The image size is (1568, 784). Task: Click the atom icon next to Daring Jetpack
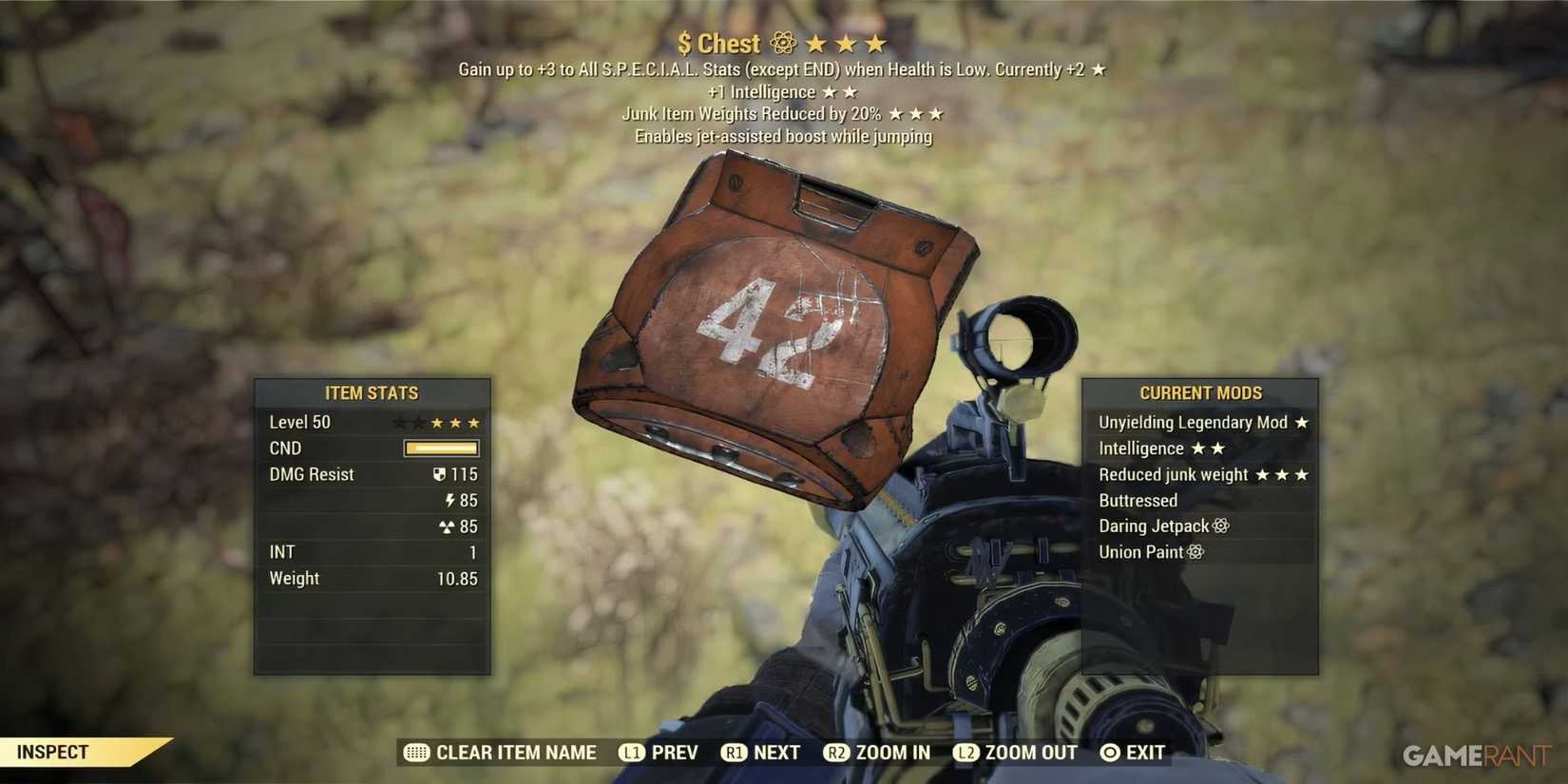coord(1221,526)
